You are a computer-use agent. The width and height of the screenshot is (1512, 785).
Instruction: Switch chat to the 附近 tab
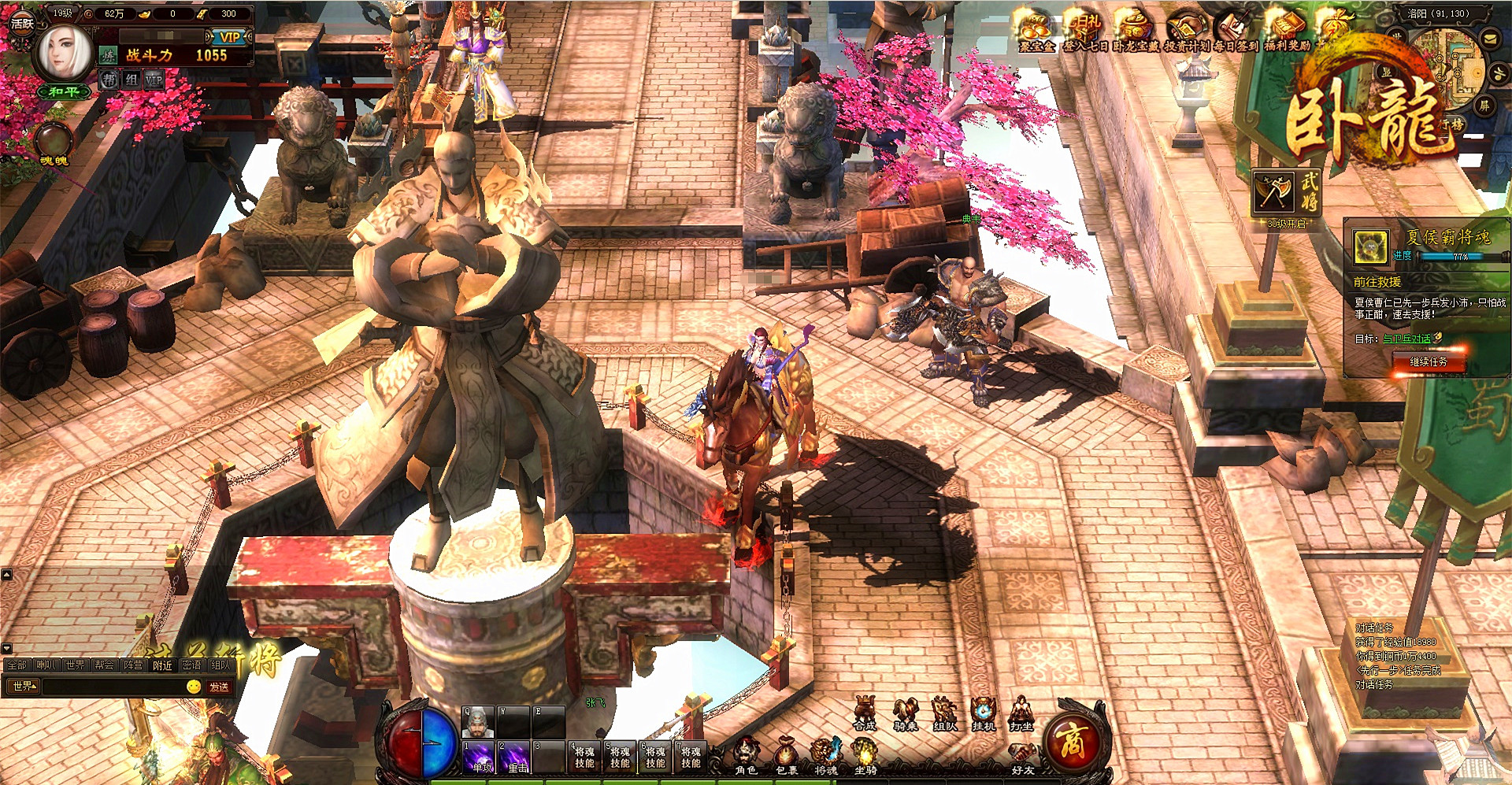(162, 665)
